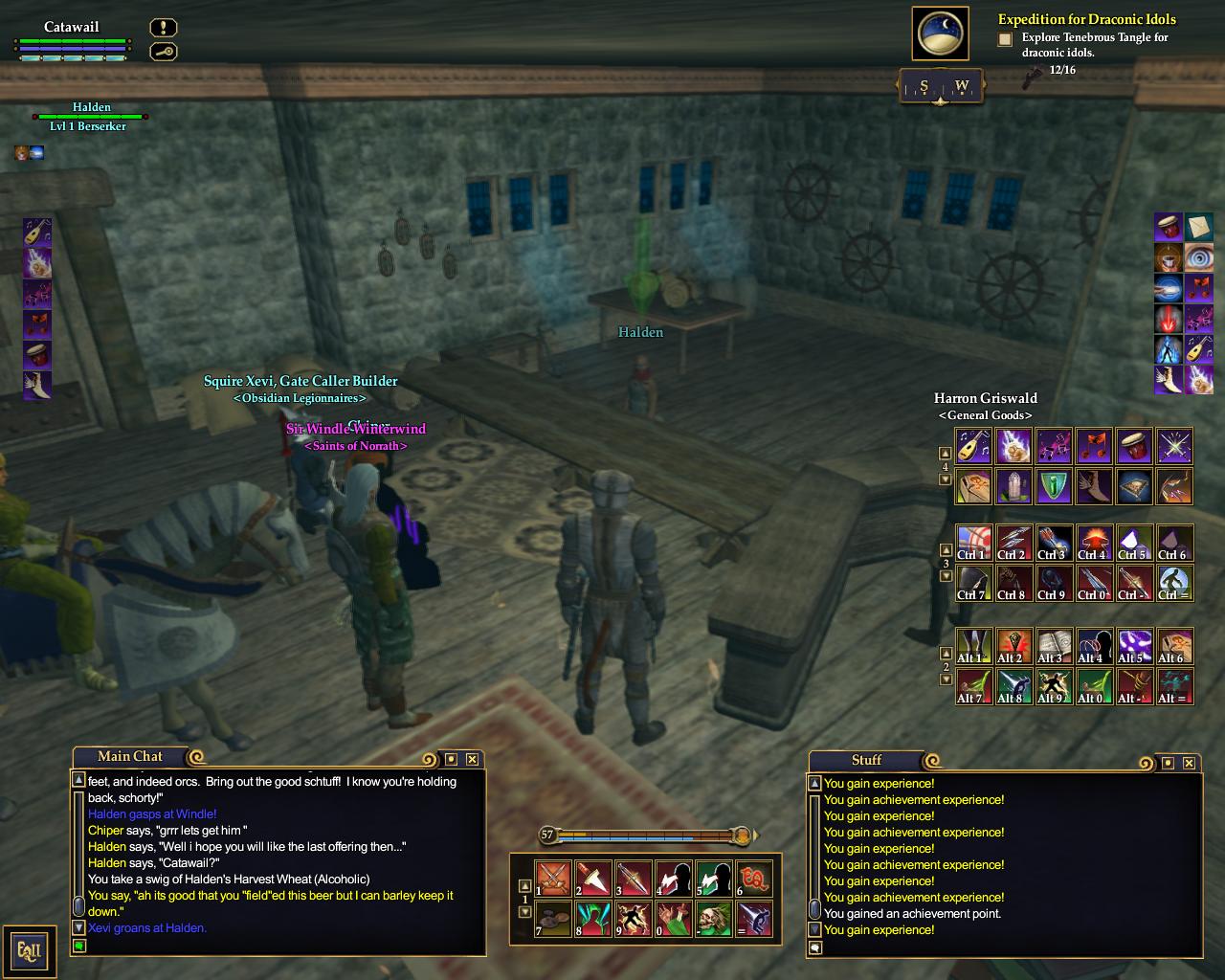Viewport: 1225px width, 980px height.
Task: Select the Stuff chat tab
Action: (x=866, y=760)
